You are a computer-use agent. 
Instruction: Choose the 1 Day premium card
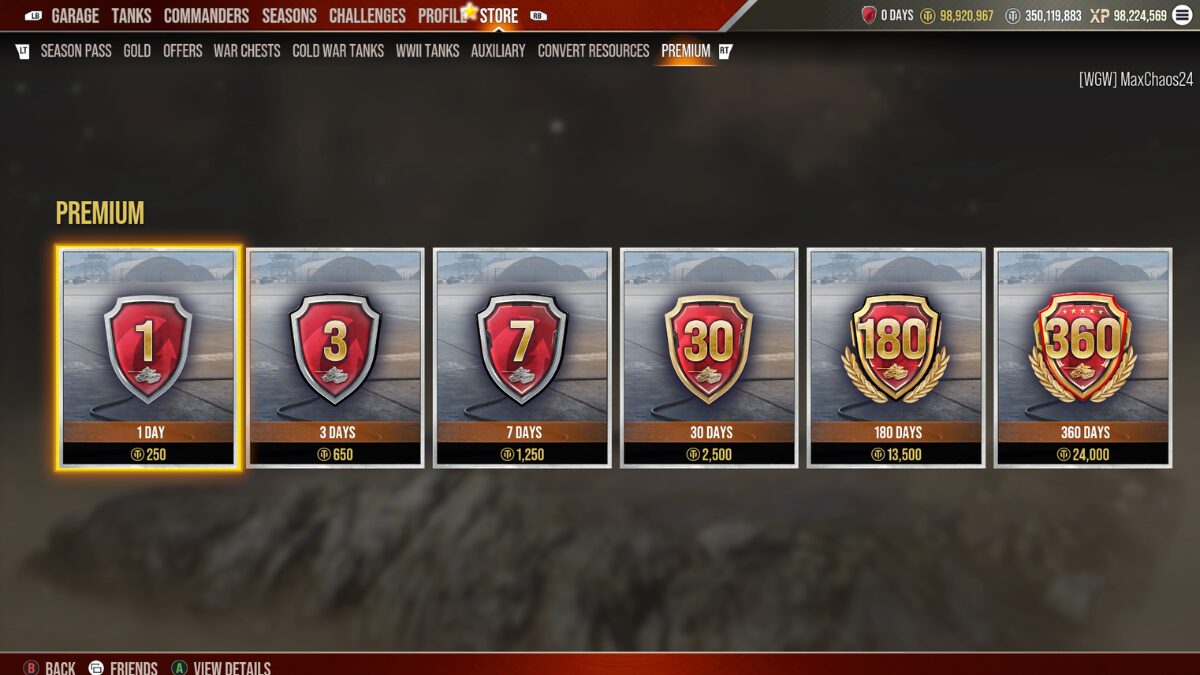[x=149, y=357]
